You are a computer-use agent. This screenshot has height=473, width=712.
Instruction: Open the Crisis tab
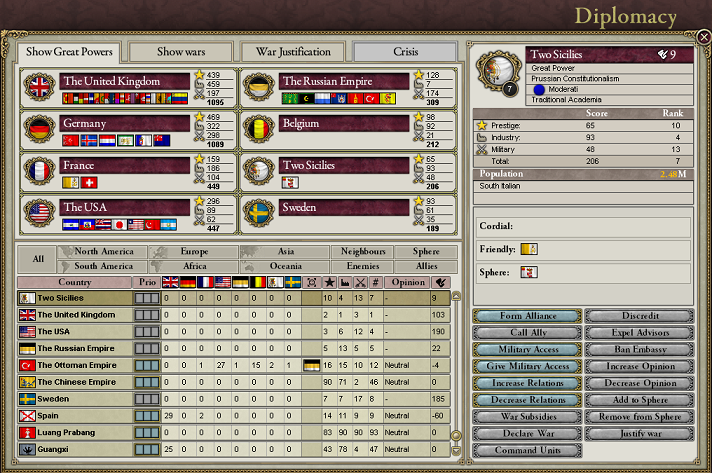(405, 52)
